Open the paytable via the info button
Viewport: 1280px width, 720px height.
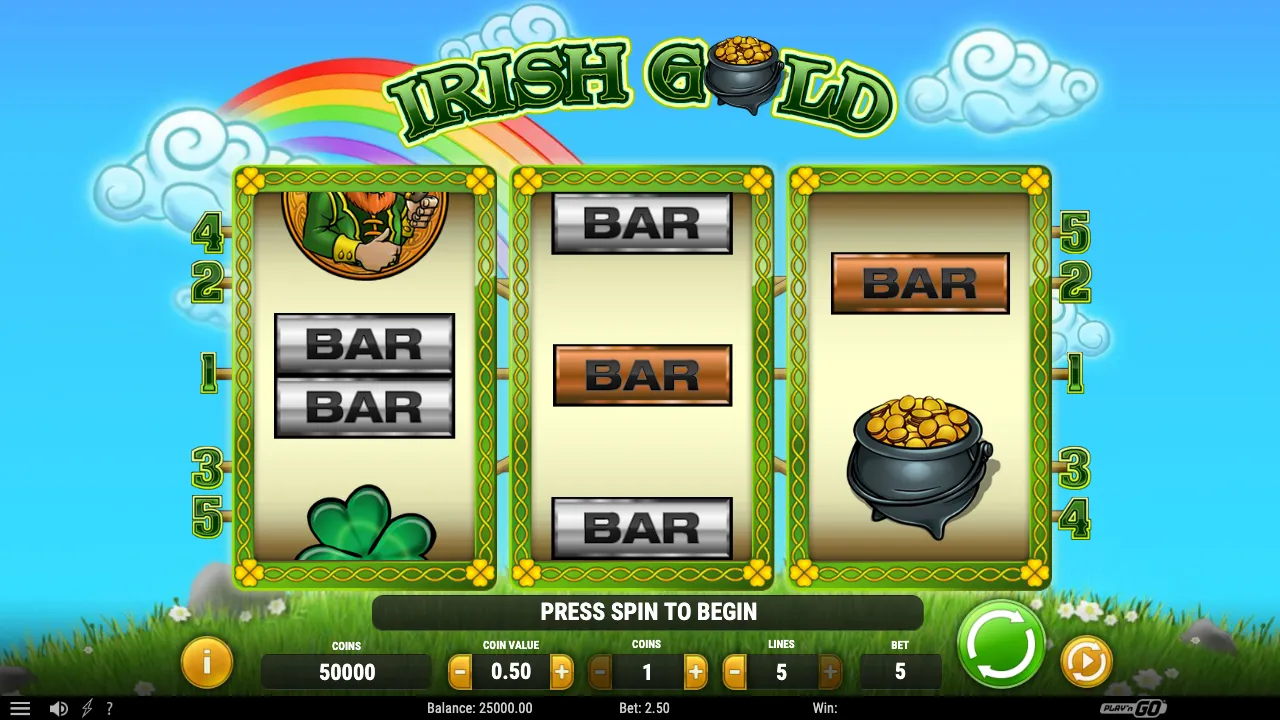pyautogui.click(x=207, y=662)
